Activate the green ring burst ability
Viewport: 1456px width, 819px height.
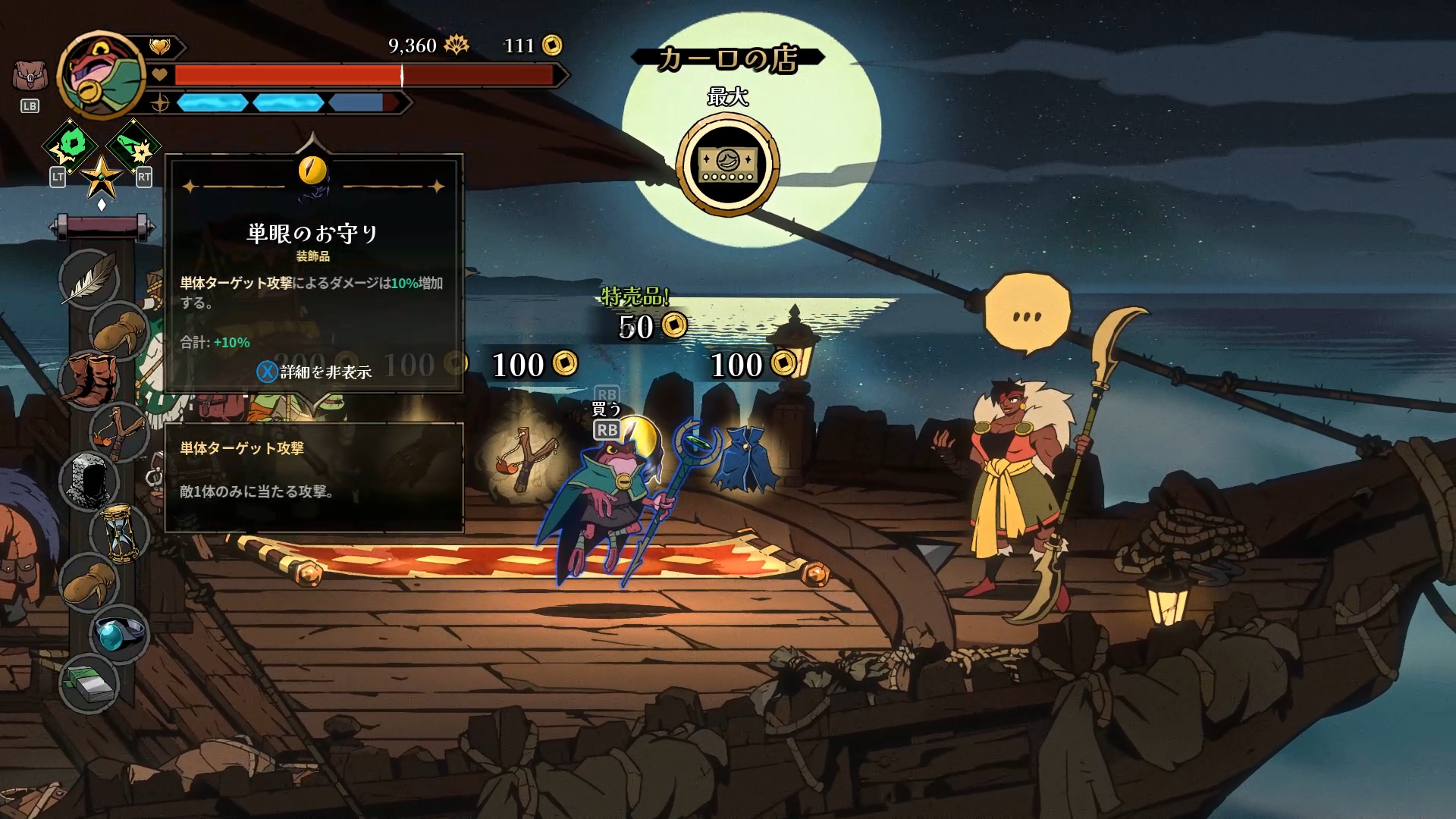(x=71, y=144)
